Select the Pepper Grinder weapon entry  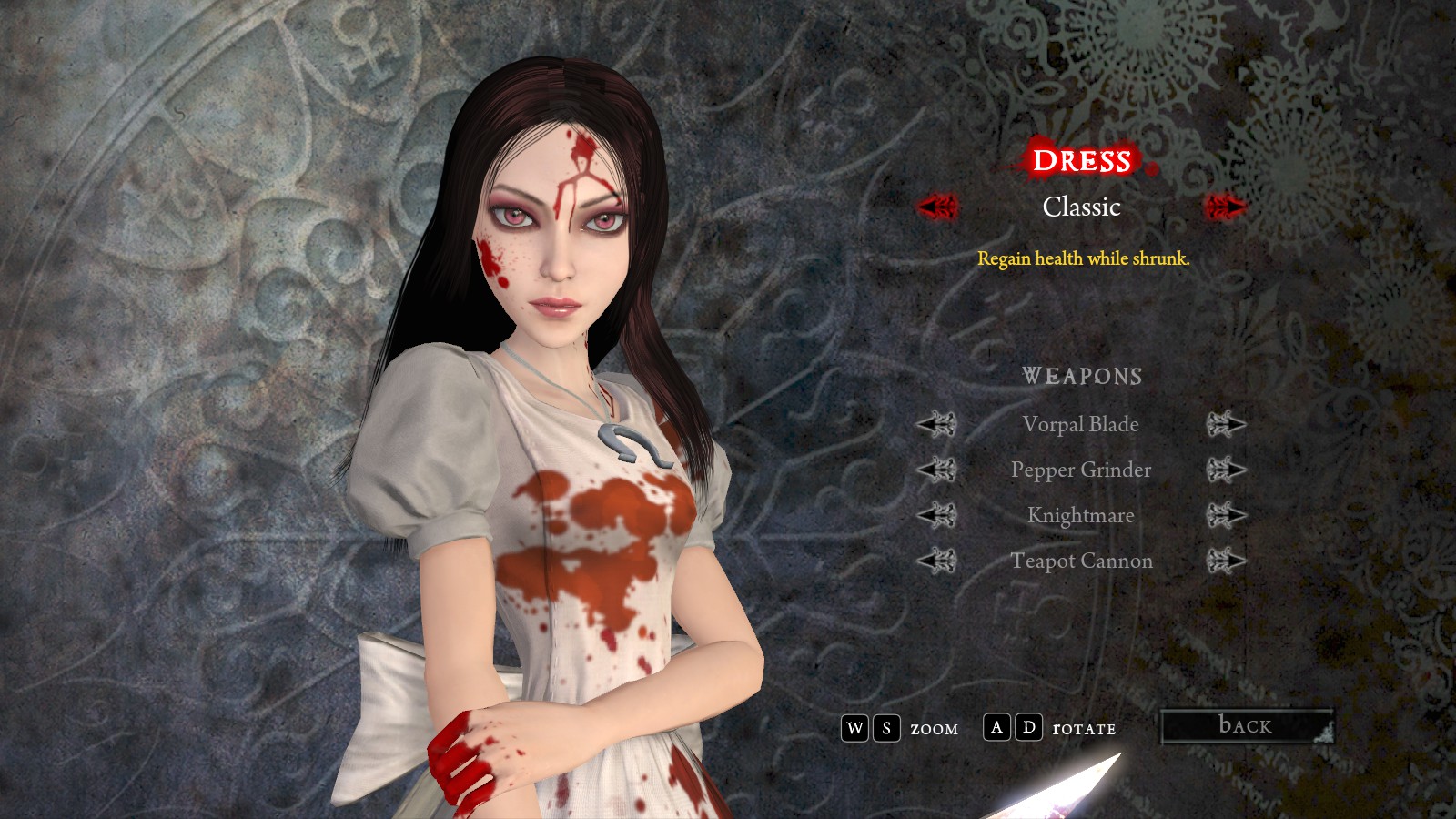[1081, 470]
